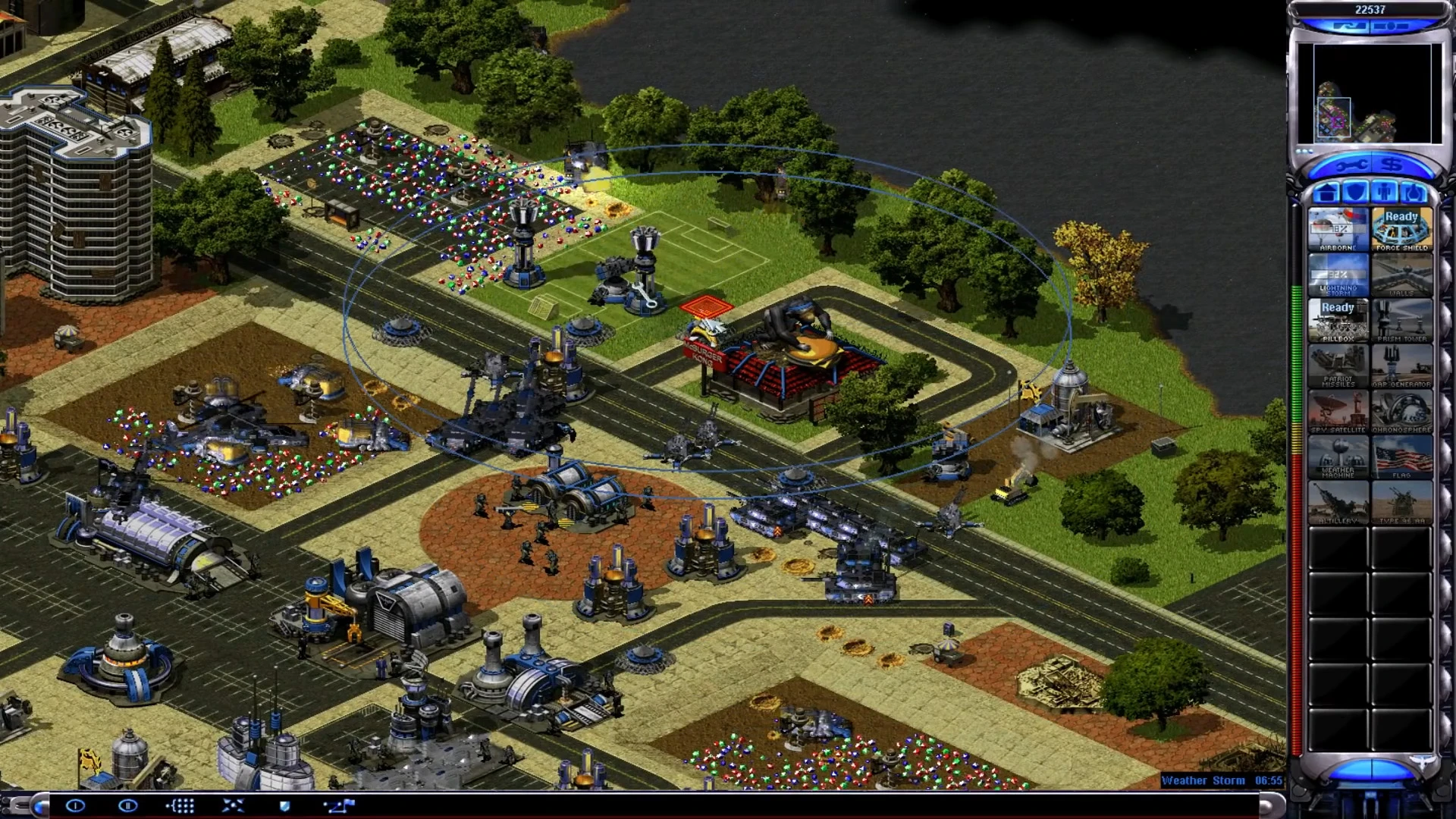The image size is (1456, 819).
Task: Launch the ready Force Shield support power
Action: pos(1401,227)
